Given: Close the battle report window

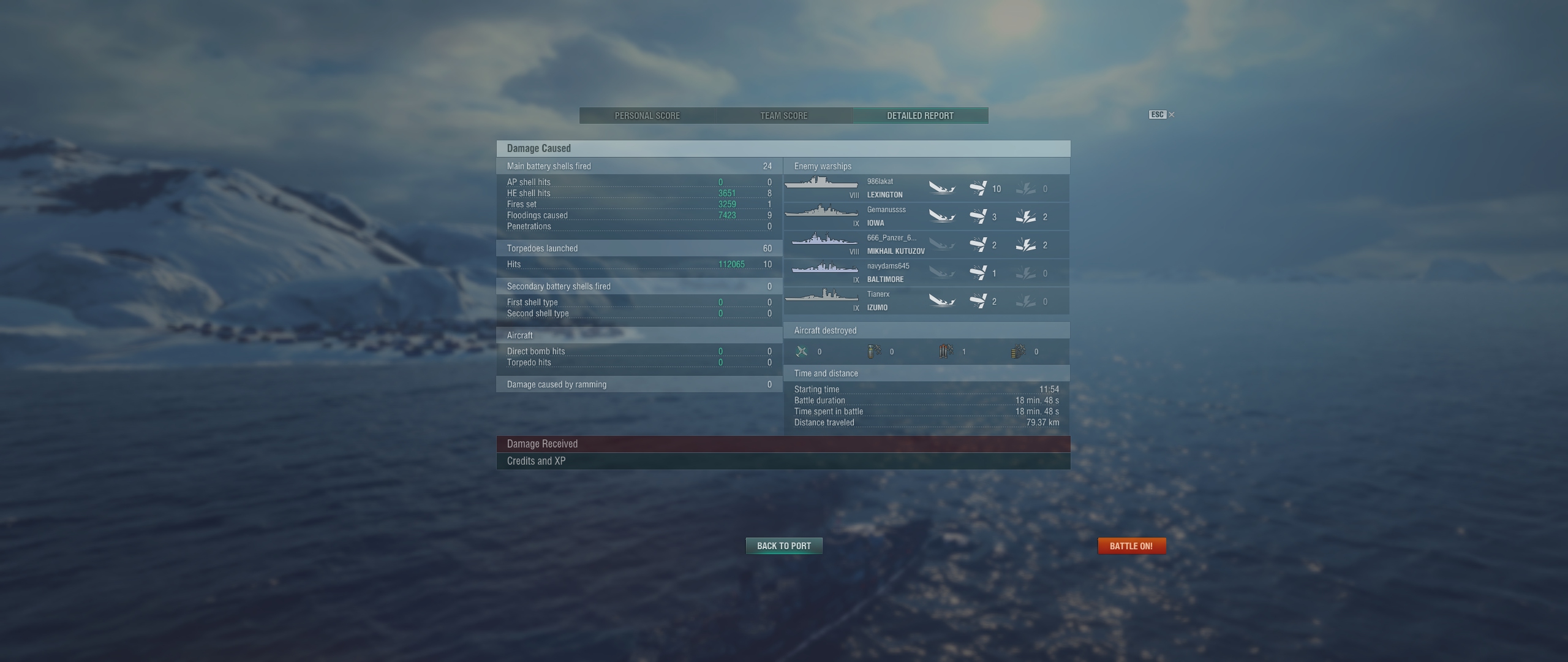Looking at the screenshot, I should [1171, 115].
